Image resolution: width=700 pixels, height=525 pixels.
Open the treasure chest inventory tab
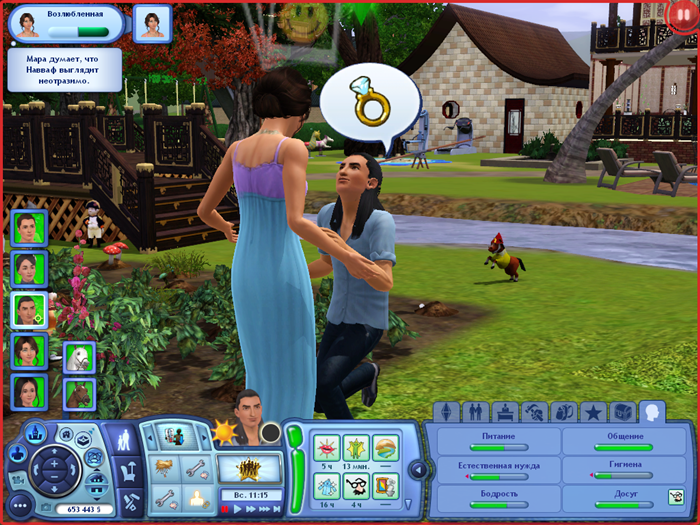click(622, 412)
